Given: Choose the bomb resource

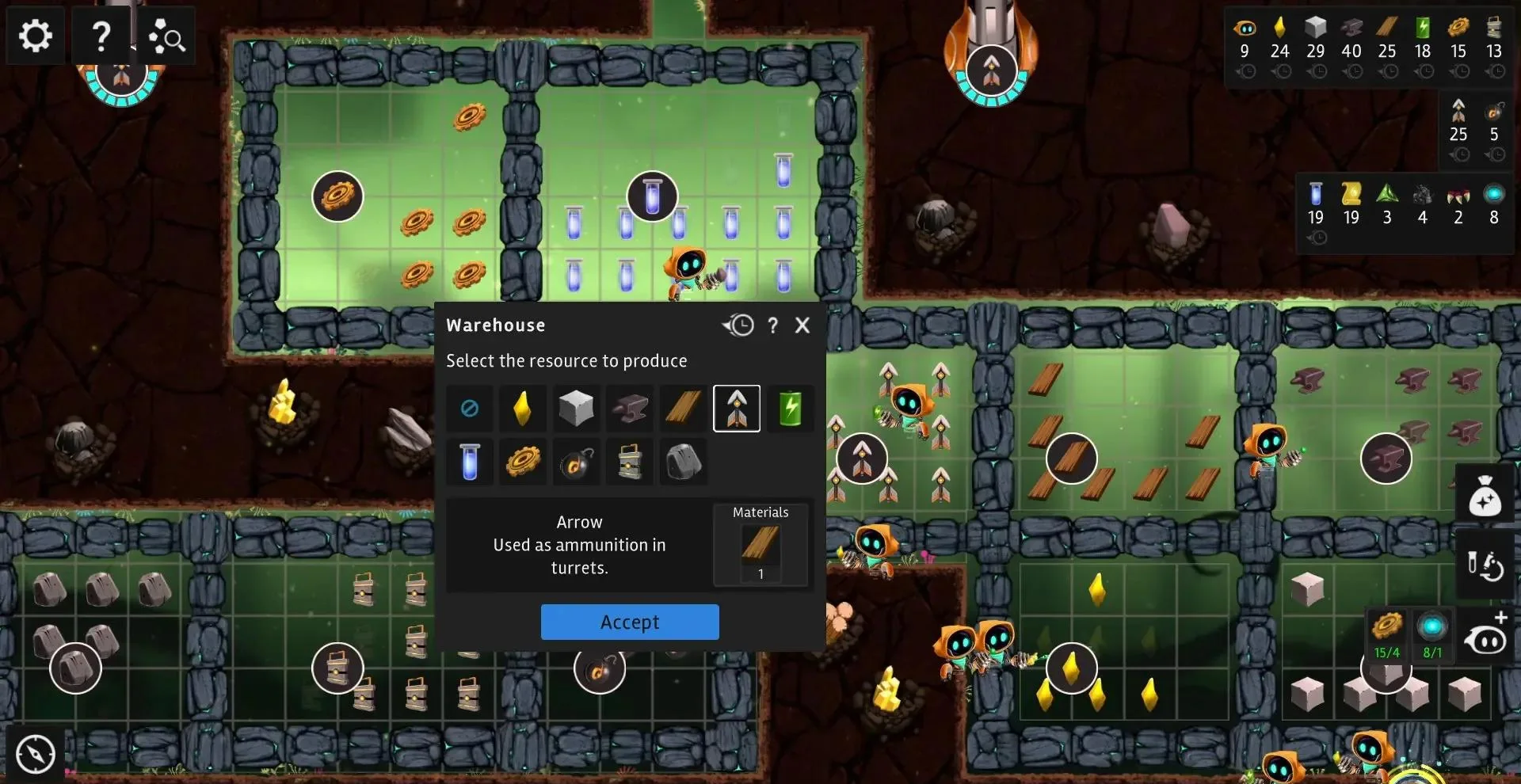Looking at the screenshot, I should (x=576, y=462).
